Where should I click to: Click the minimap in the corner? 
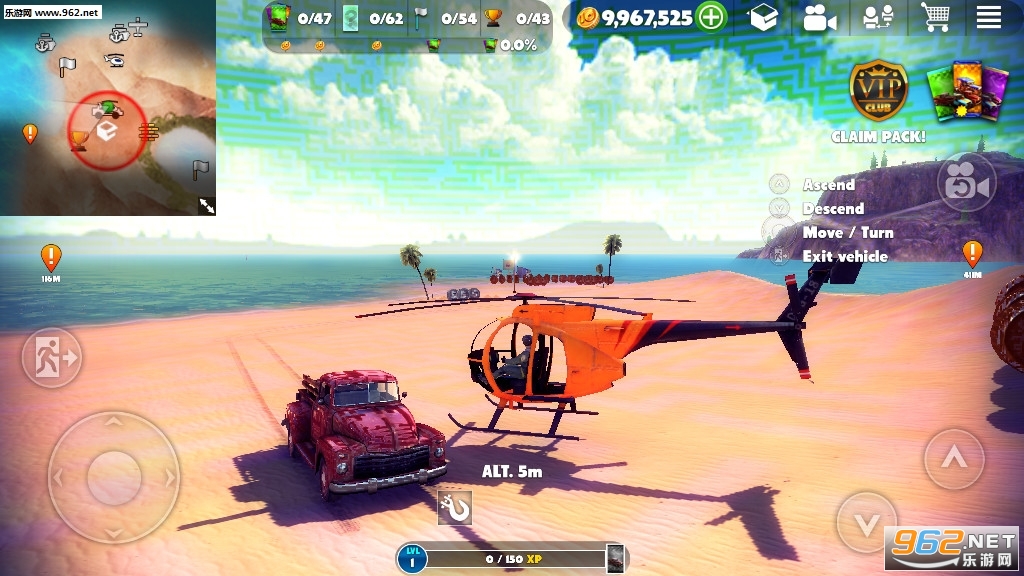tap(108, 108)
